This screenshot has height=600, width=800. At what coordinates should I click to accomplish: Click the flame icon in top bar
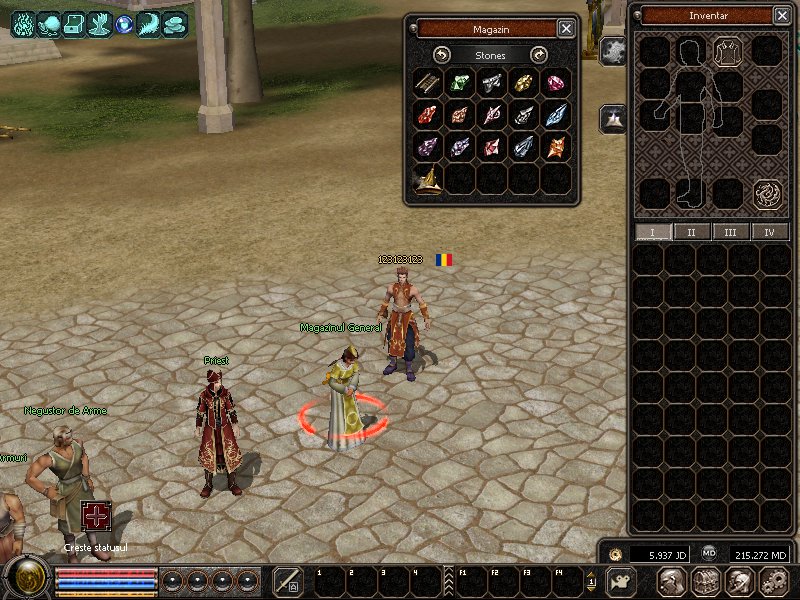click(23, 23)
